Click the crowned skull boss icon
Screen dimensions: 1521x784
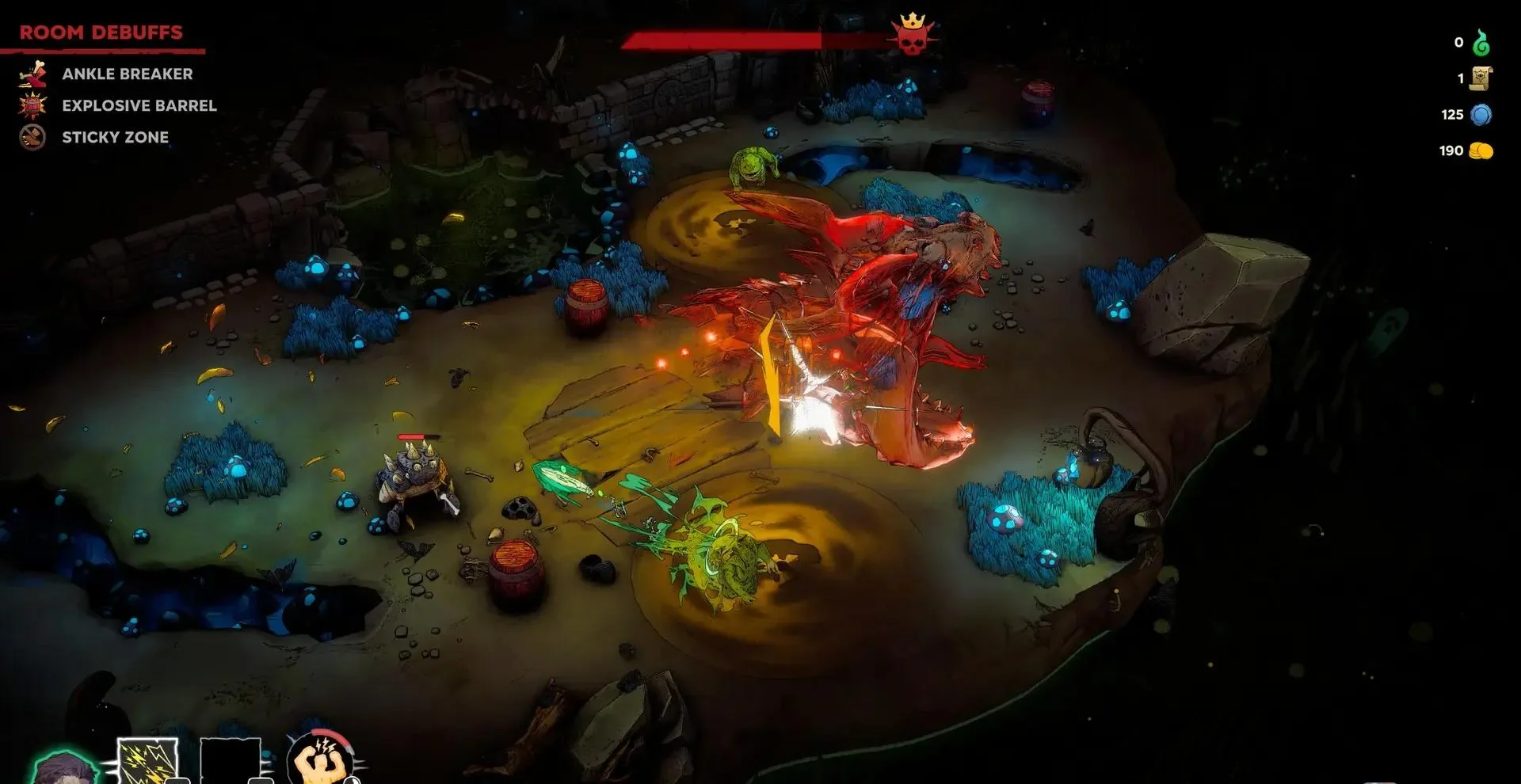[x=912, y=36]
